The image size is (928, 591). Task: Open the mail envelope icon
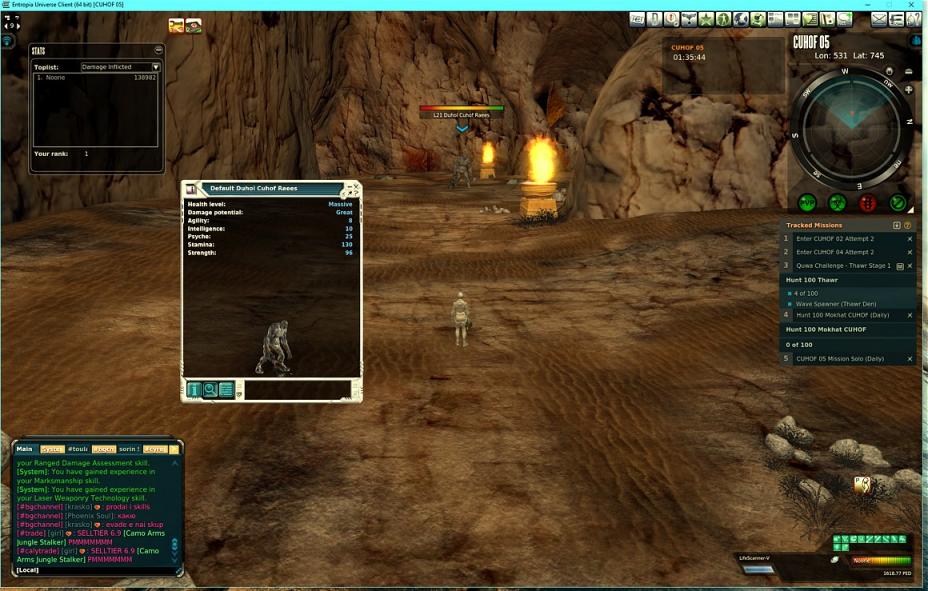[880, 19]
